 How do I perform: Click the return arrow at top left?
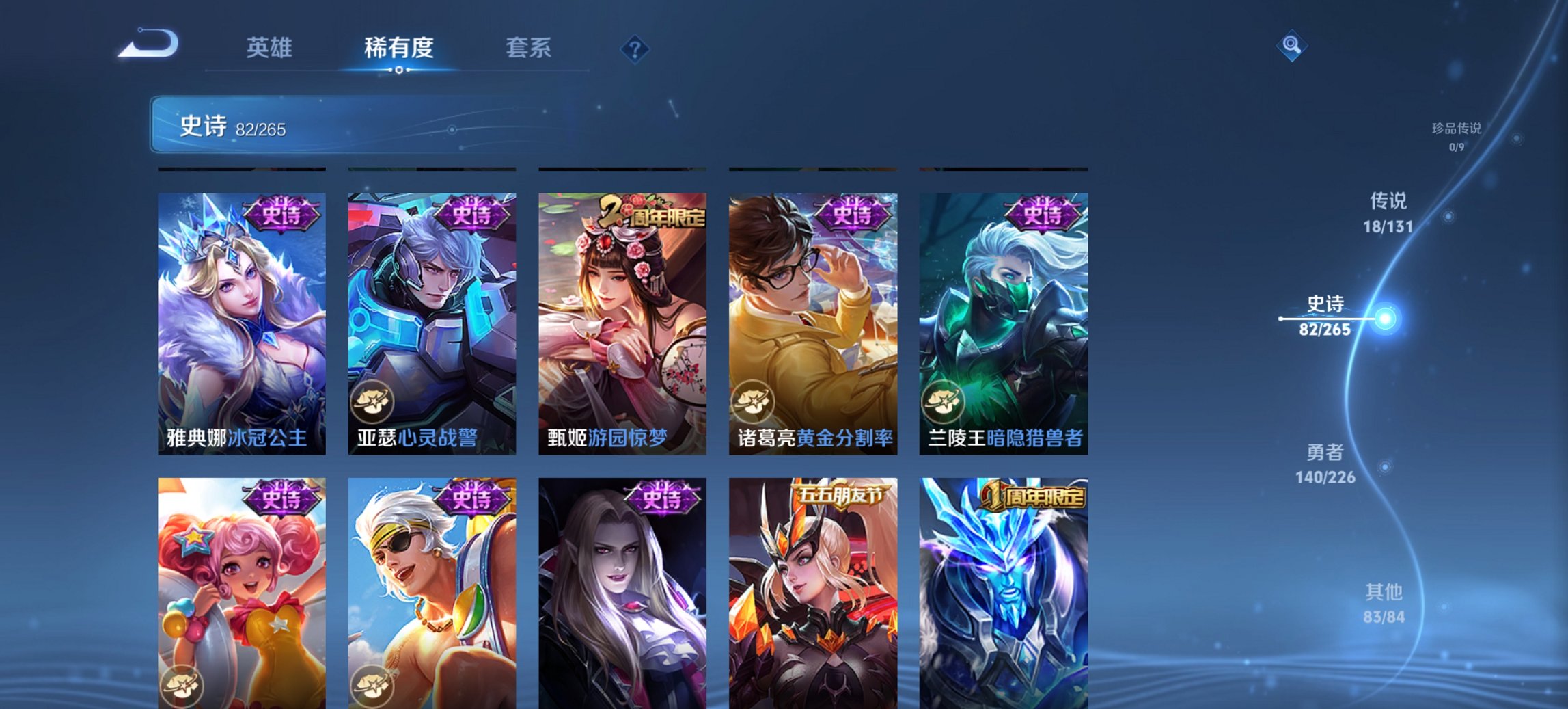[149, 44]
